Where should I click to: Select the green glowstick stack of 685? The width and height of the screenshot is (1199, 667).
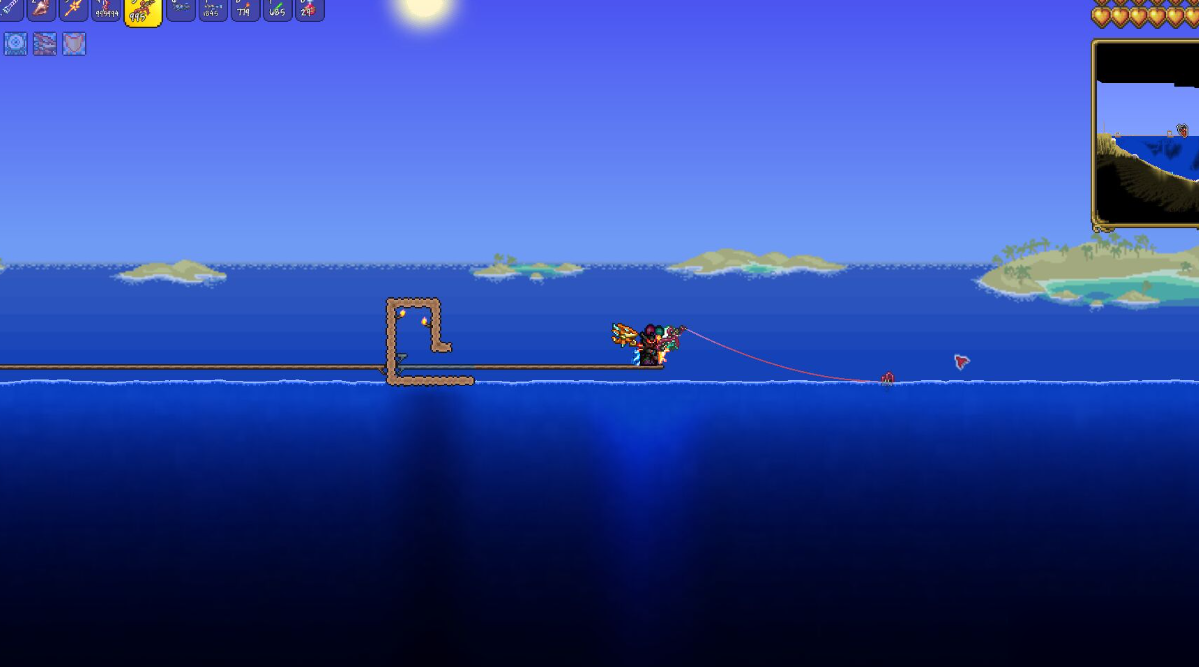click(277, 9)
